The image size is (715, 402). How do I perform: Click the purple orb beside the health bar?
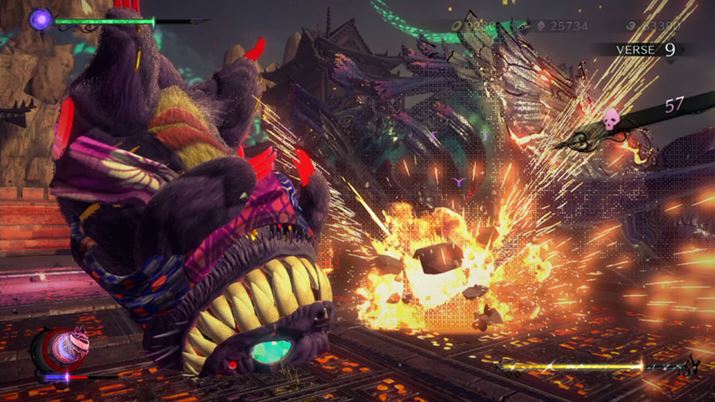tap(41, 18)
